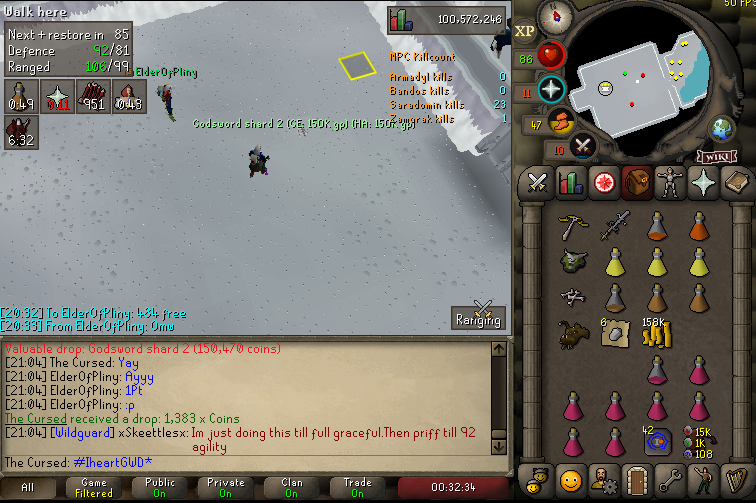Switch to the Clan chat tab

[x=292, y=487]
